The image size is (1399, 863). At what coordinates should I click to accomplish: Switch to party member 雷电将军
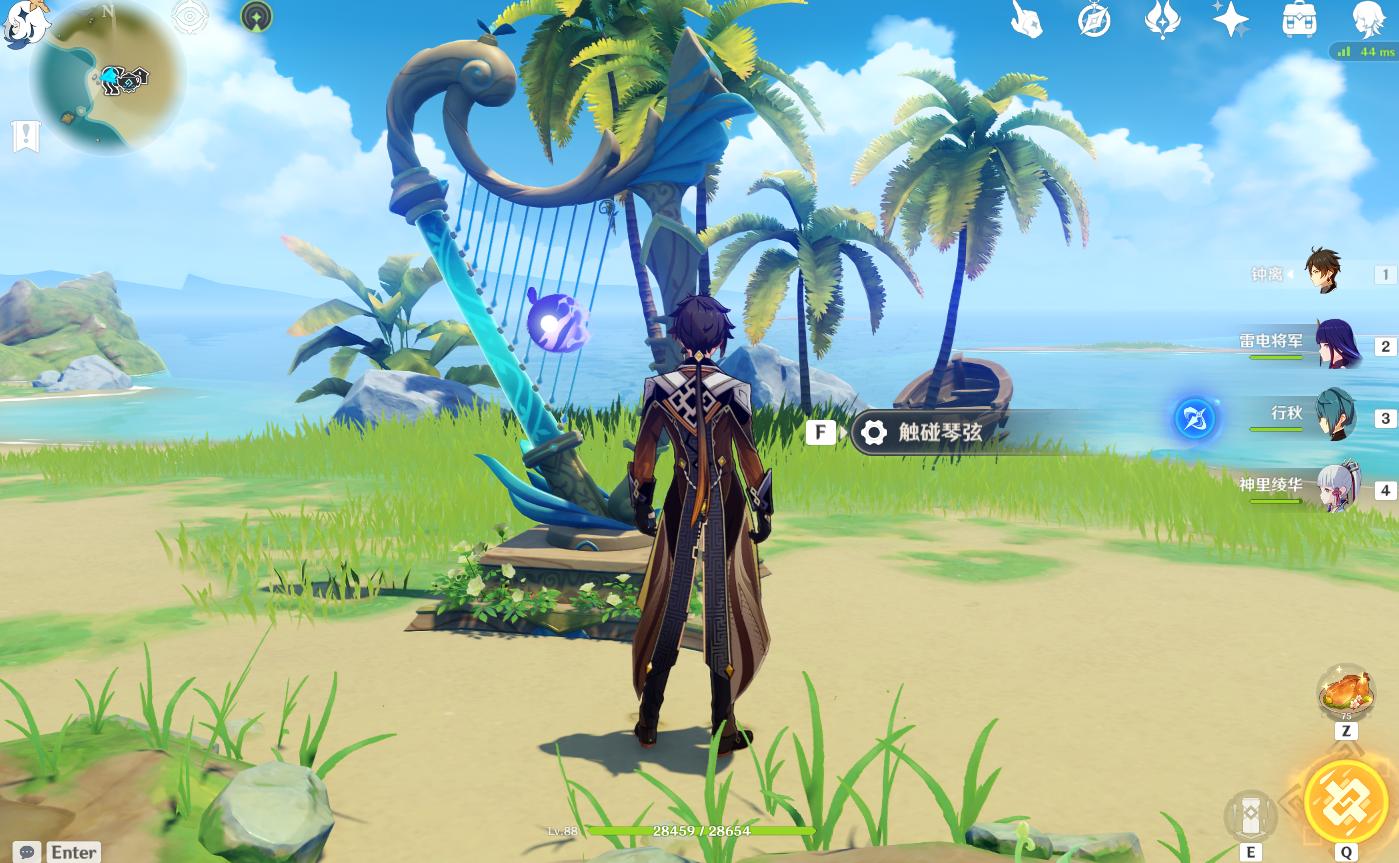tap(1335, 344)
